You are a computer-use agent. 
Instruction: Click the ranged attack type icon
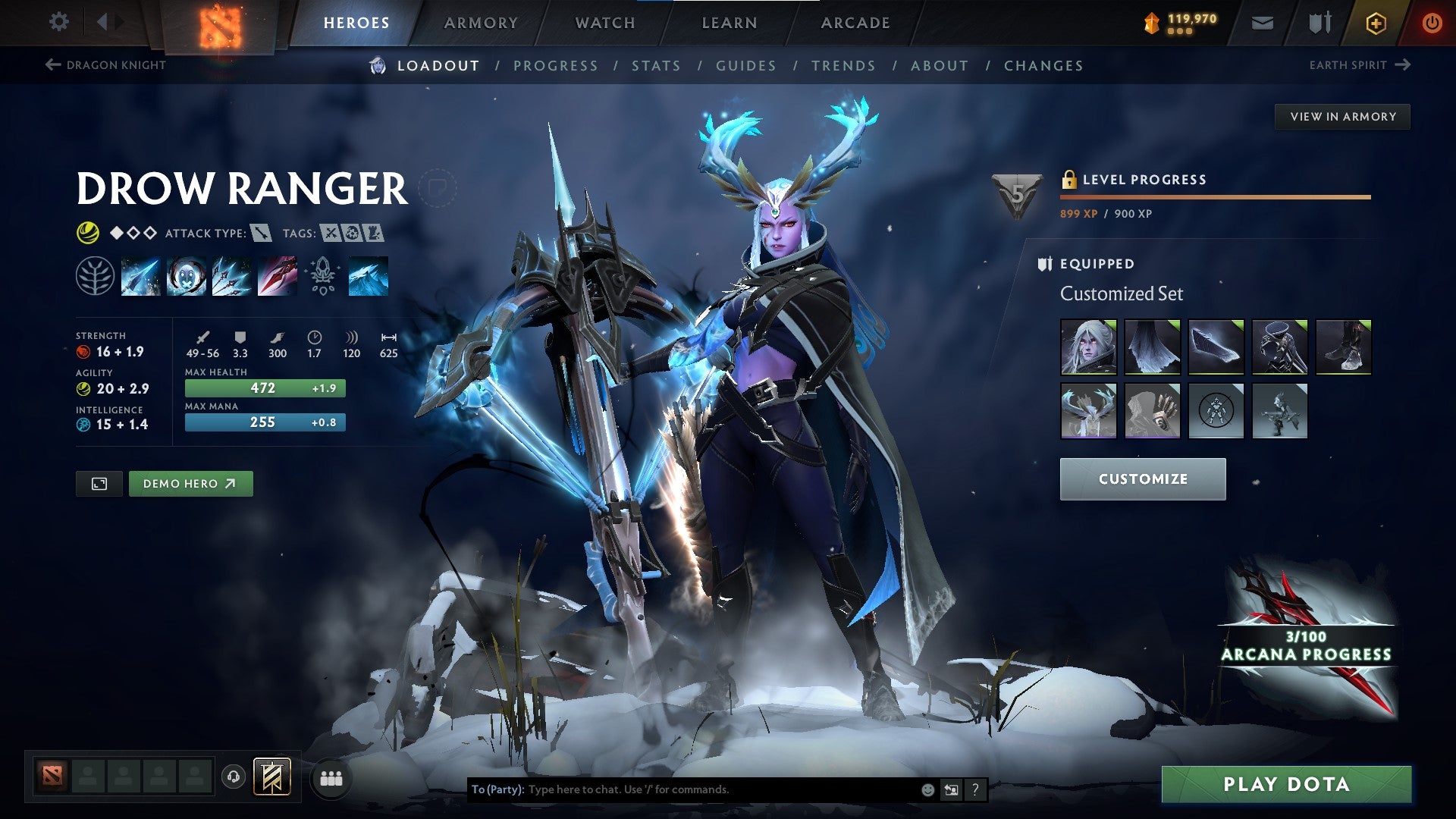coord(259,234)
